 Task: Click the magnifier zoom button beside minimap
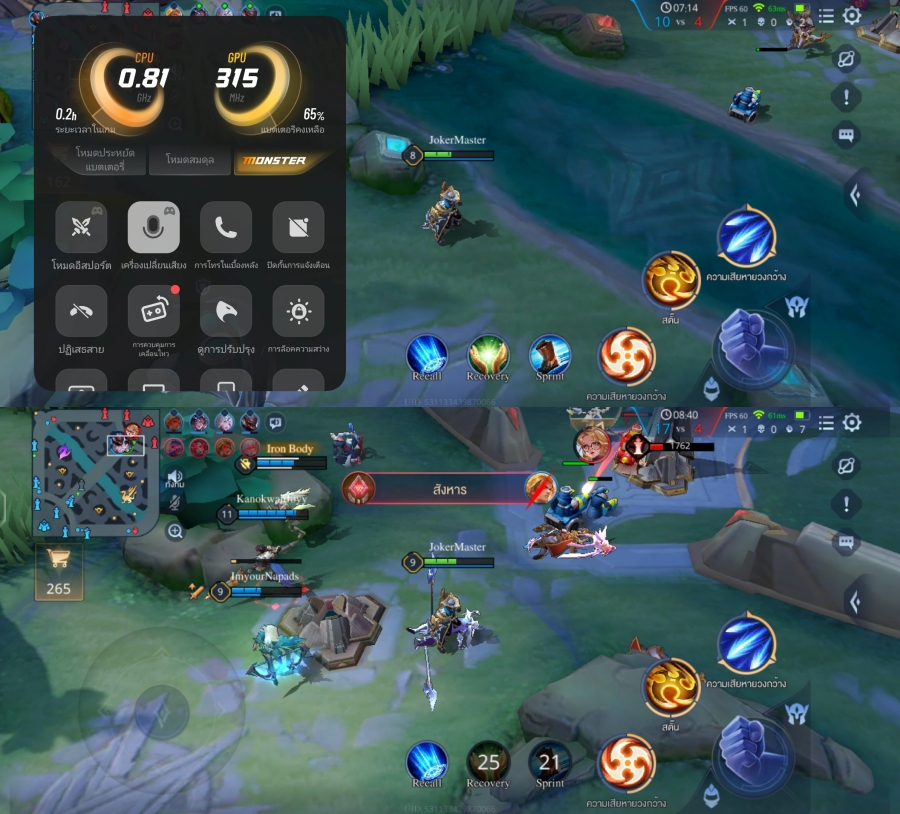coord(175,532)
